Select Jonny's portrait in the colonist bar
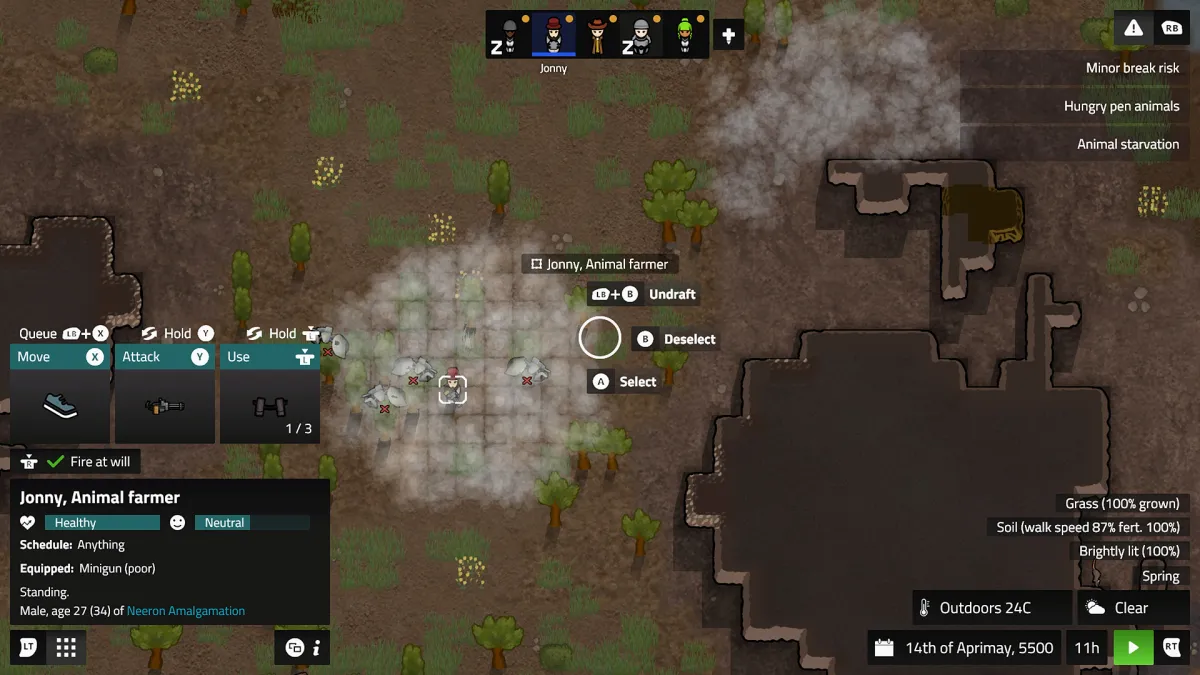 click(x=553, y=35)
